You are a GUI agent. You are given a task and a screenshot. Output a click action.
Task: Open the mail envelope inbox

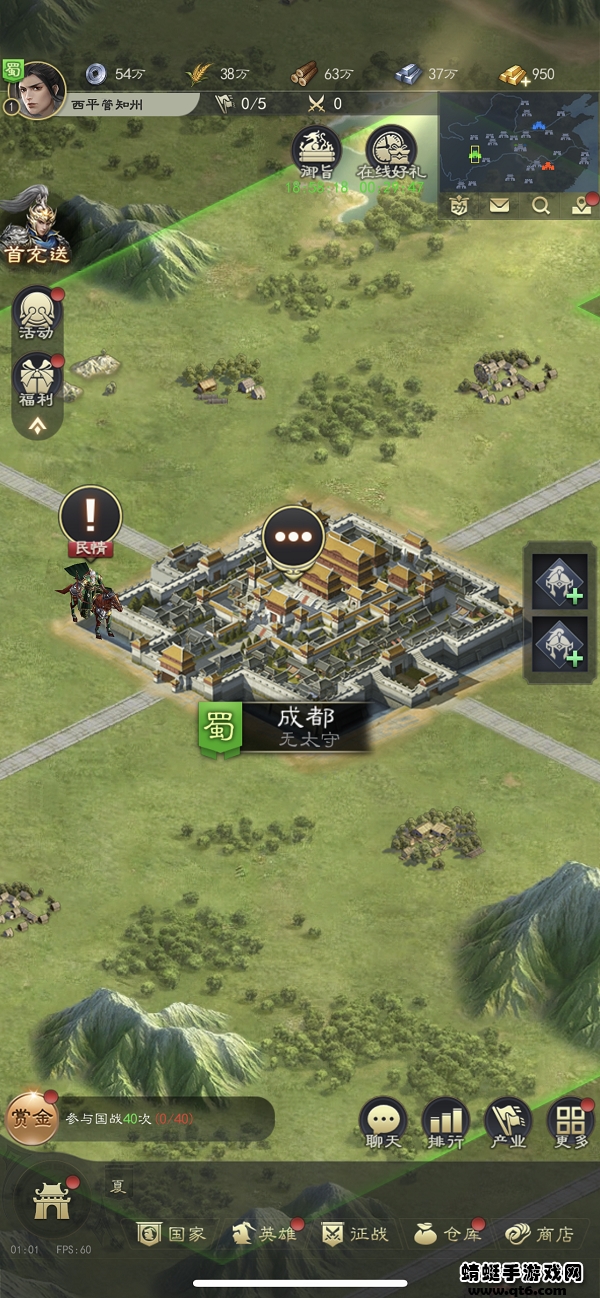coord(499,206)
